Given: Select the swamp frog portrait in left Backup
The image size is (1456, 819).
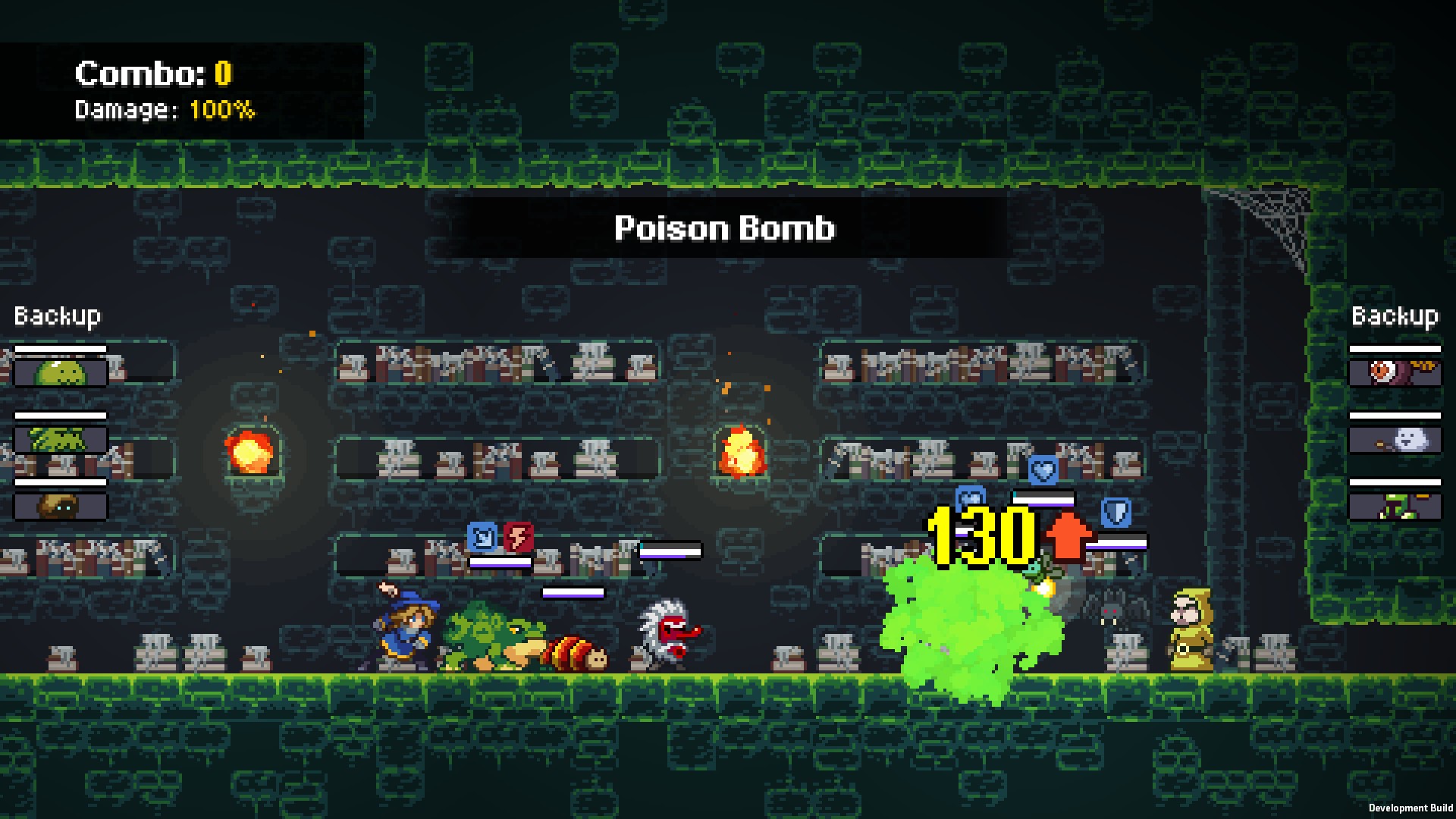Looking at the screenshot, I should 59,438.
